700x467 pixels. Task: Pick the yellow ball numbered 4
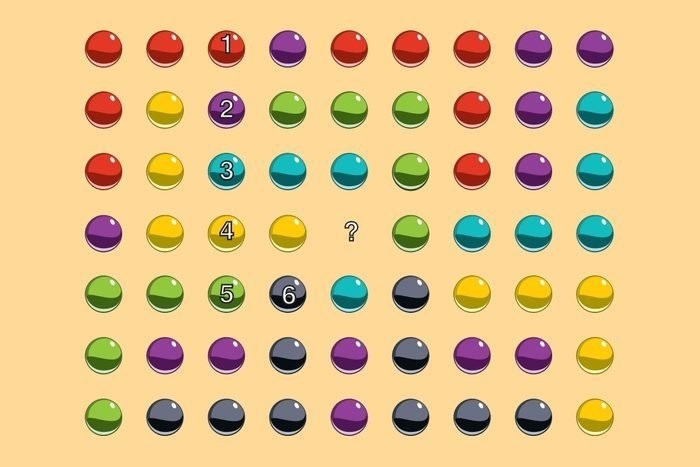click(227, 232)
